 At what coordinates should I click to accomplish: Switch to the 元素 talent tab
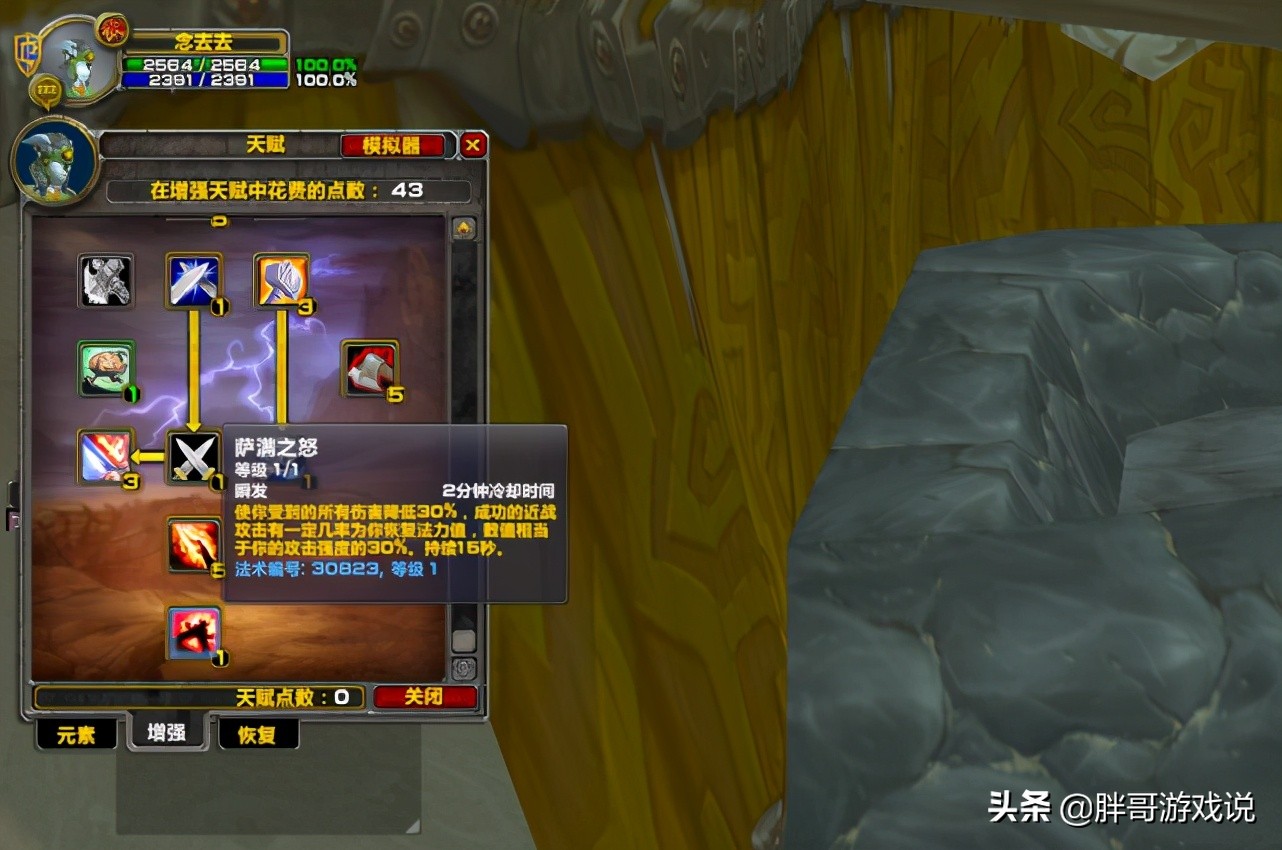tap(75, 734)
